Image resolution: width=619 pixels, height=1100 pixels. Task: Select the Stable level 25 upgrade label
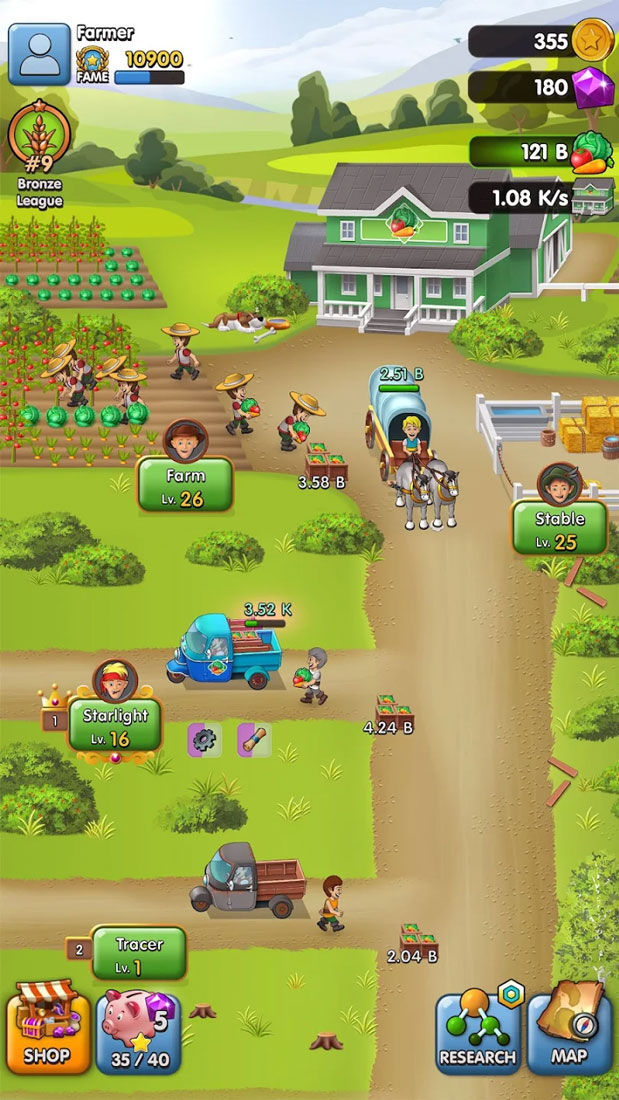pos(559,528)
